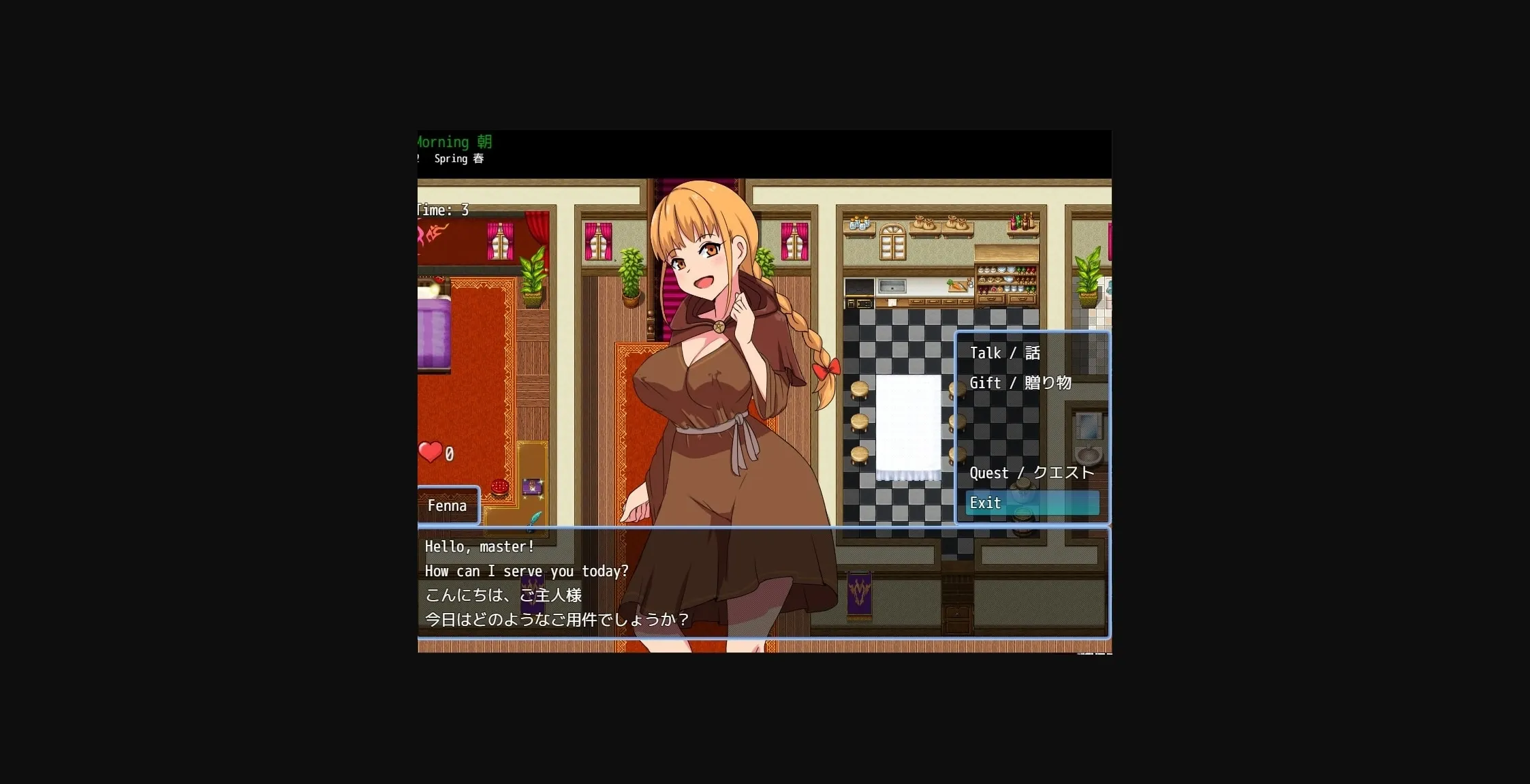
Task: Click the Time: 3 counter
Action: (443, 210)
